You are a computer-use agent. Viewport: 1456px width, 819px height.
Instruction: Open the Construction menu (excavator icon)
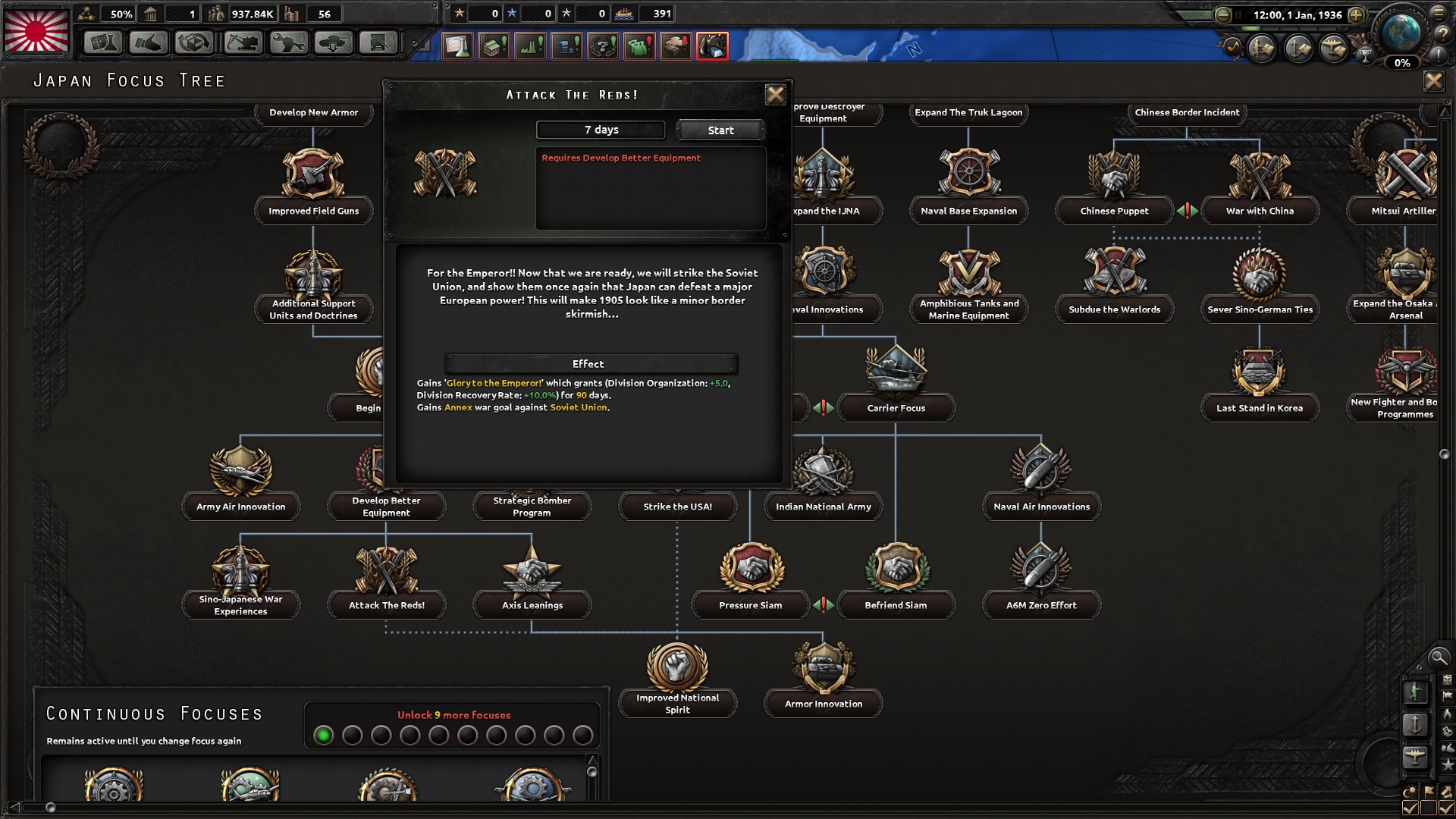click(x=240, y=43)
